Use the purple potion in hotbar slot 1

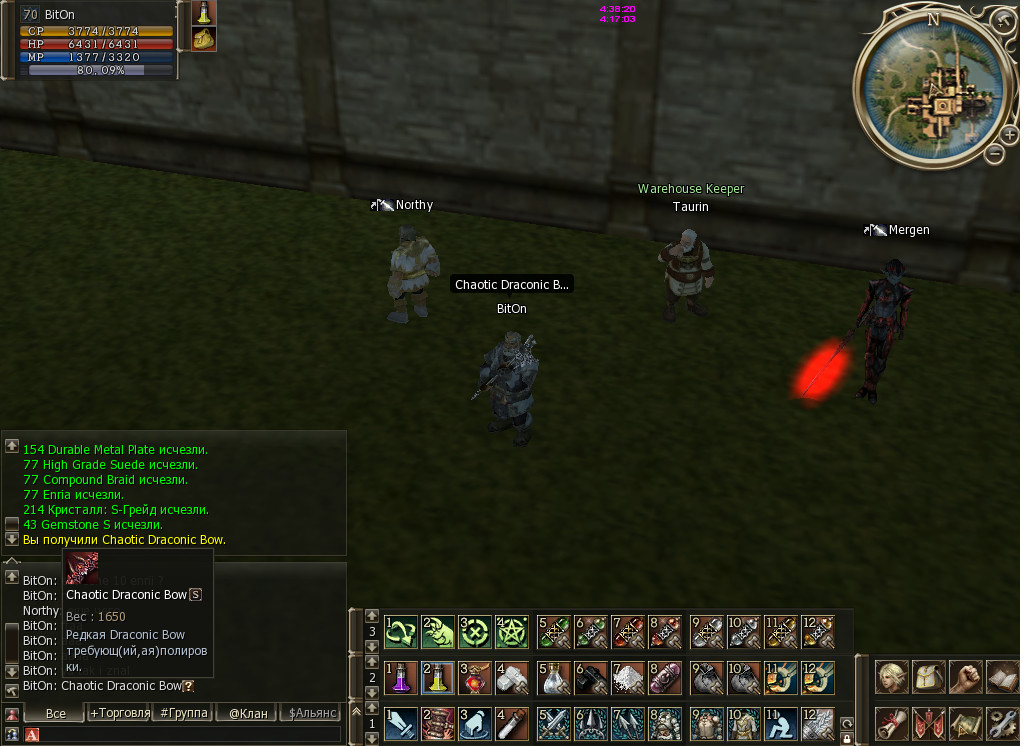pyautogui.click(x=402, y=678)
